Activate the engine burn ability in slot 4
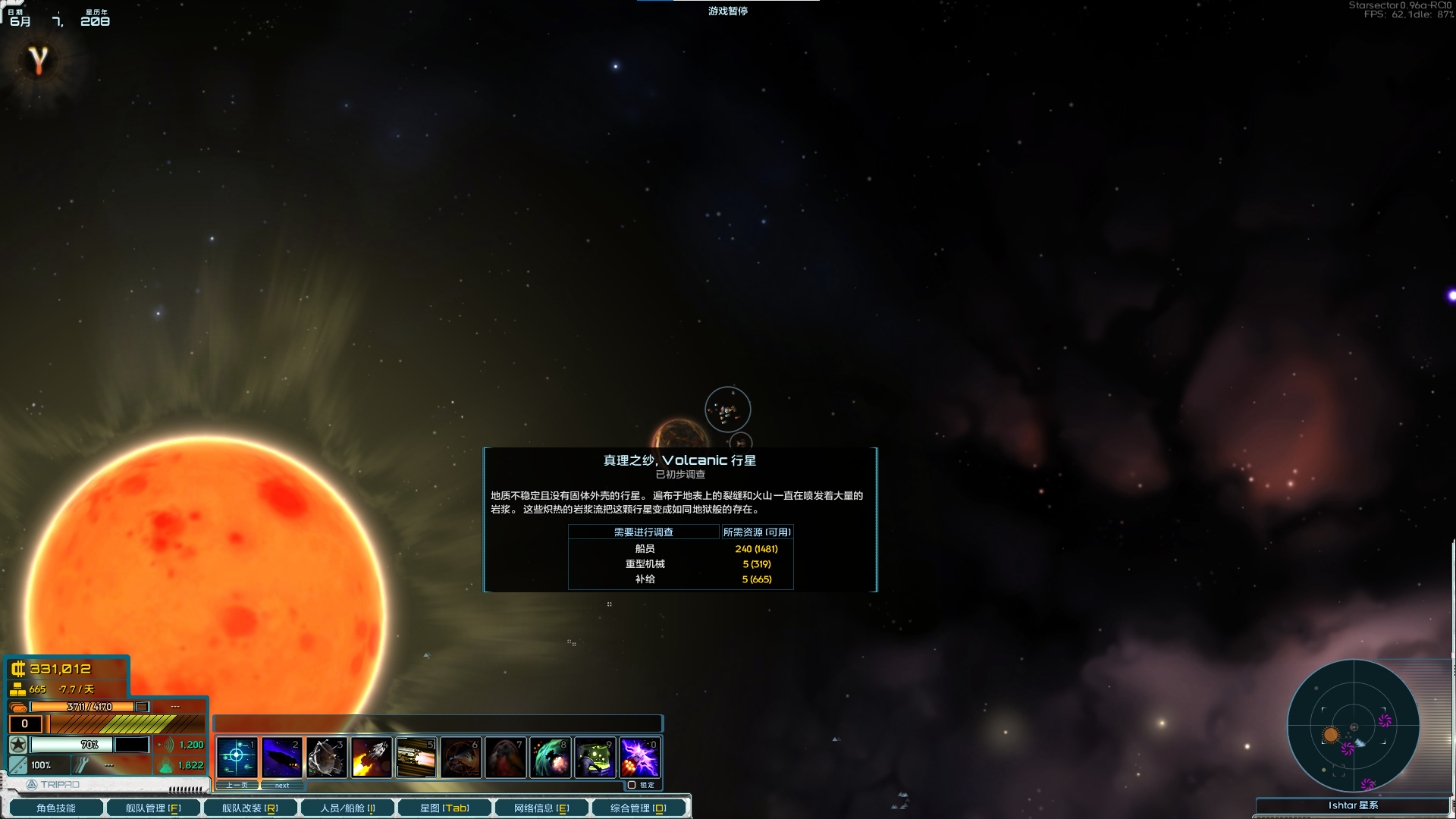Viewport: 1456px width, 819px height. pos(371,757)
